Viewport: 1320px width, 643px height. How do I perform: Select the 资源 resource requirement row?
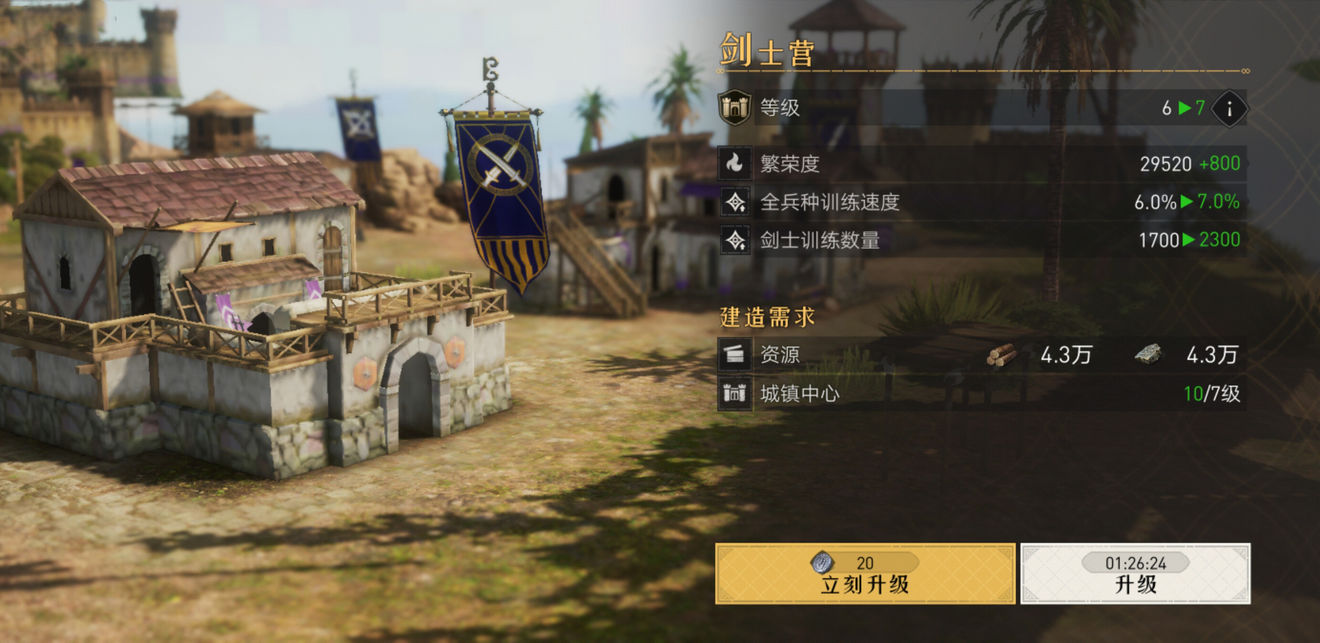982,354
